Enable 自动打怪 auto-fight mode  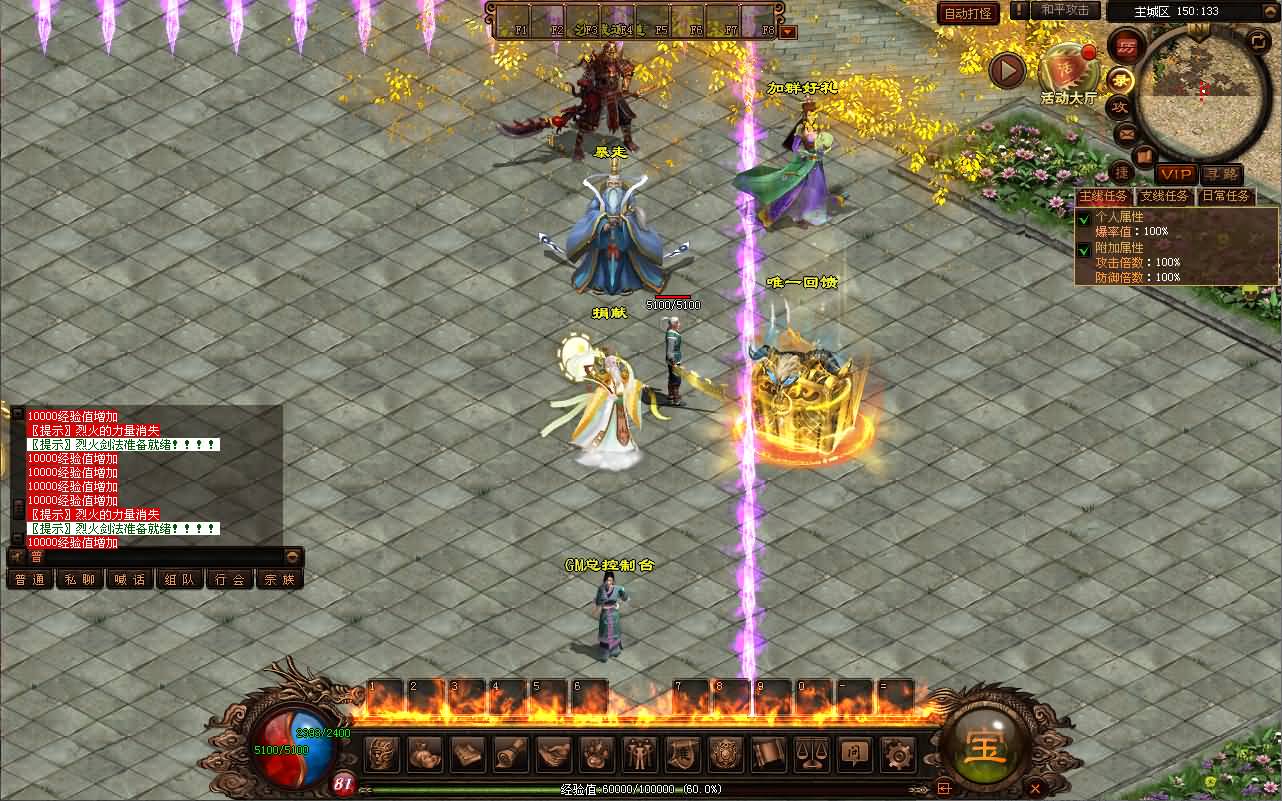point(968,13)
